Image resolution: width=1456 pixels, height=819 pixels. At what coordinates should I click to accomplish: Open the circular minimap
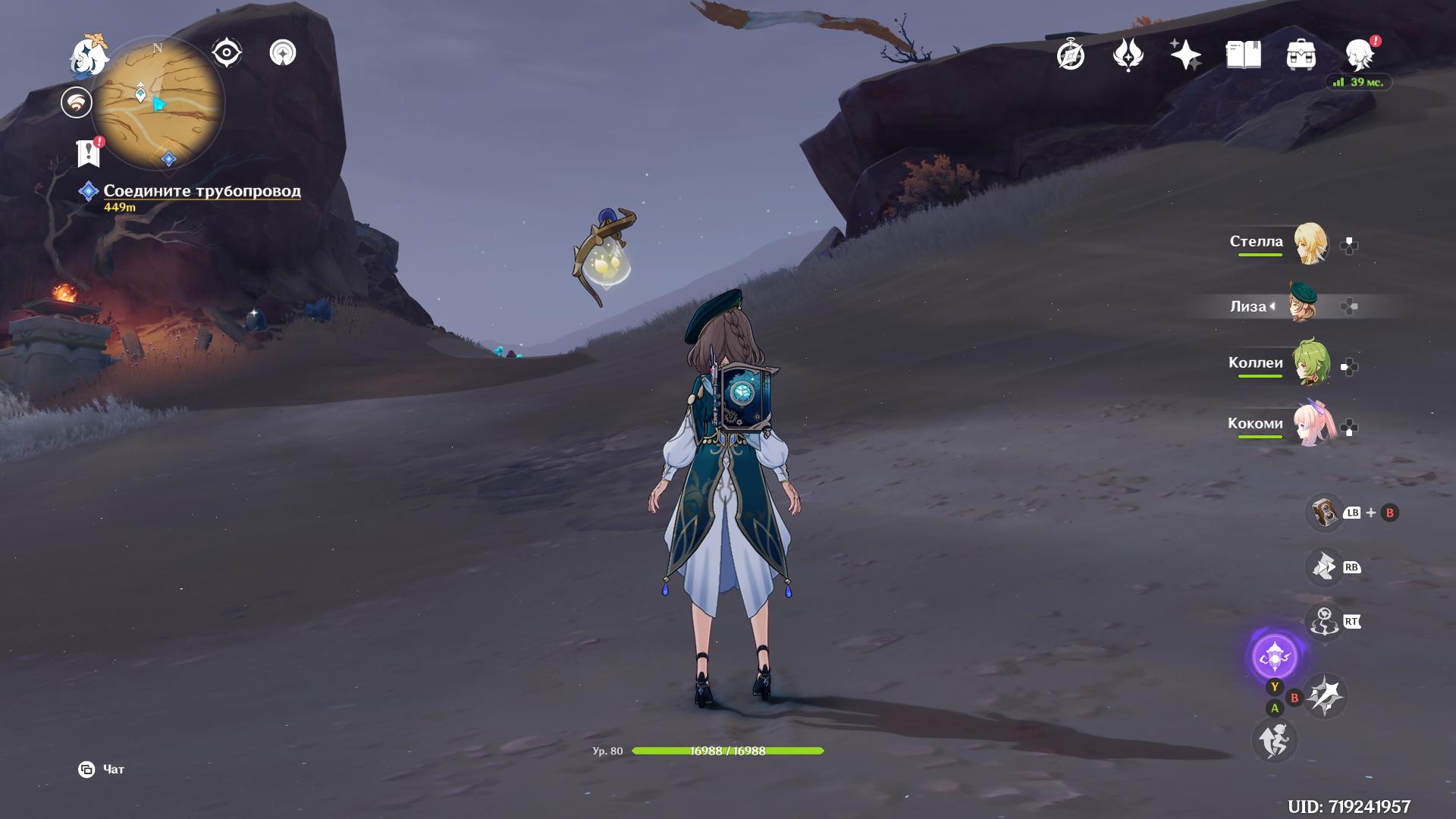pyautogui.click(x=158, y=103)
